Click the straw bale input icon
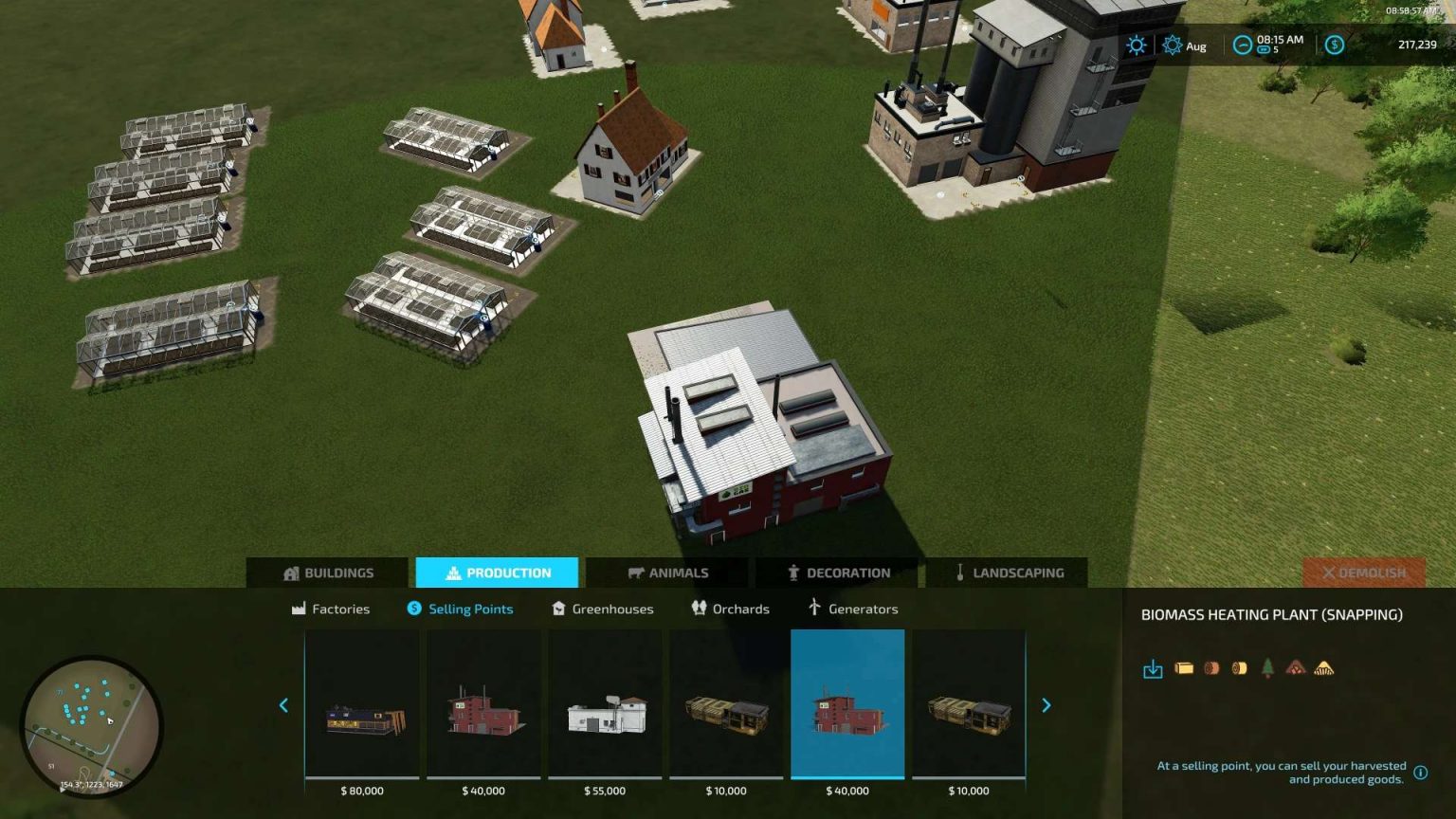Screen dimensions: 1456x819 coord(1184,667)
